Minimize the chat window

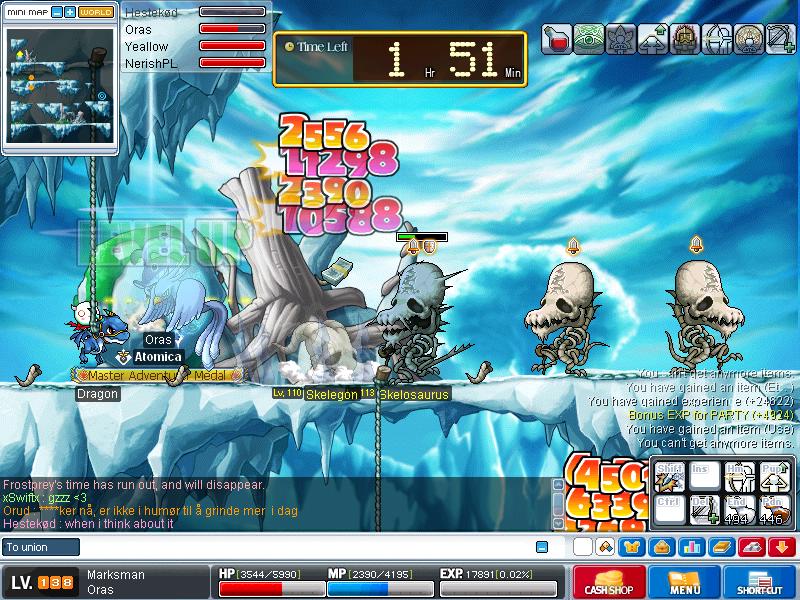[542, 547]
